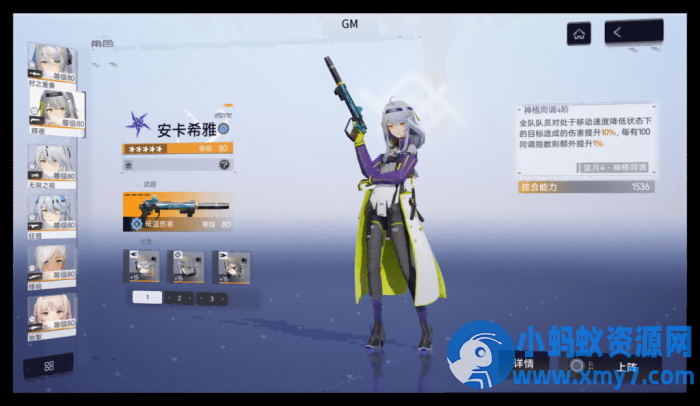Open the four-square grid view button
700x406 pixels.
[49, 366]
